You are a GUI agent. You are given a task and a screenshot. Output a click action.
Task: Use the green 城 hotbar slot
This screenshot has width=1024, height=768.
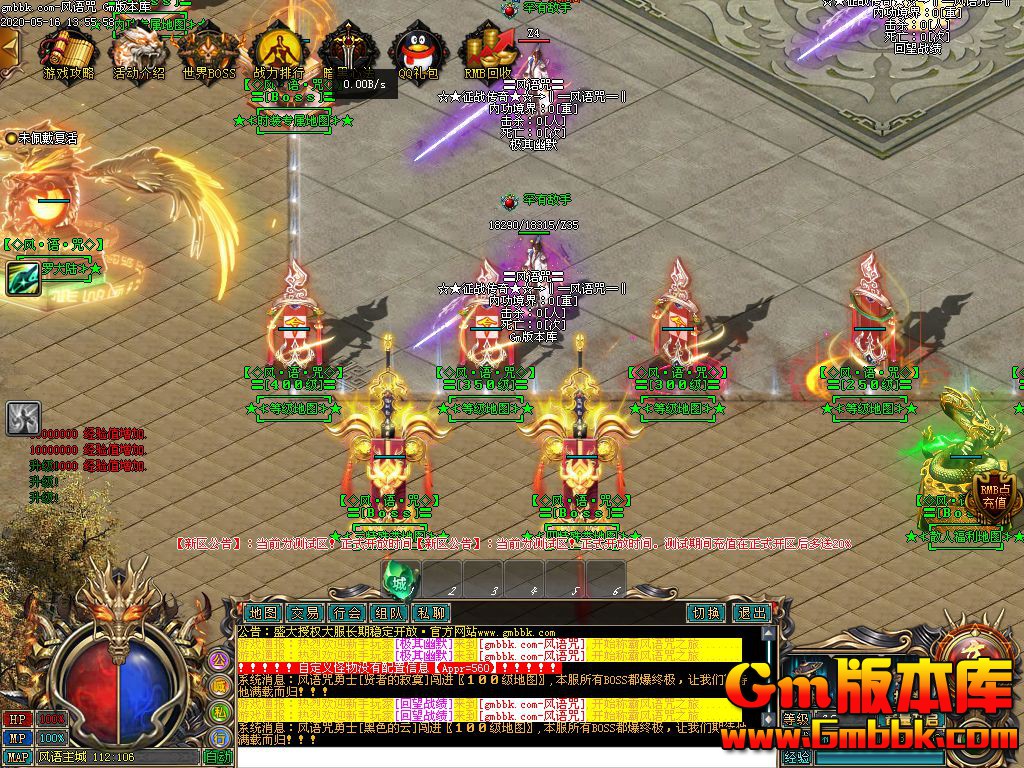tap(400, 580)
